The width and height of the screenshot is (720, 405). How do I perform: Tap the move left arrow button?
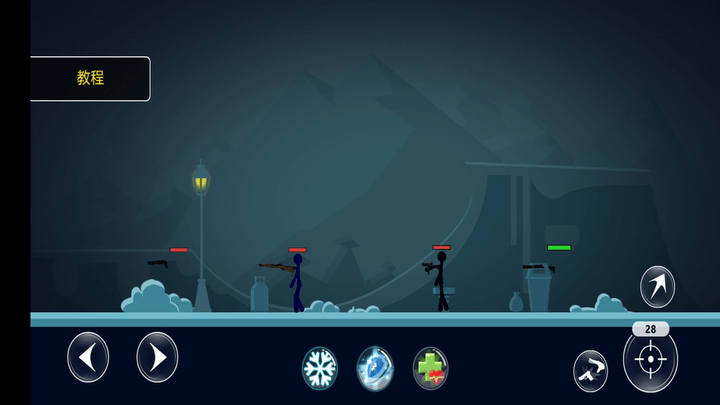coord(88,357)
